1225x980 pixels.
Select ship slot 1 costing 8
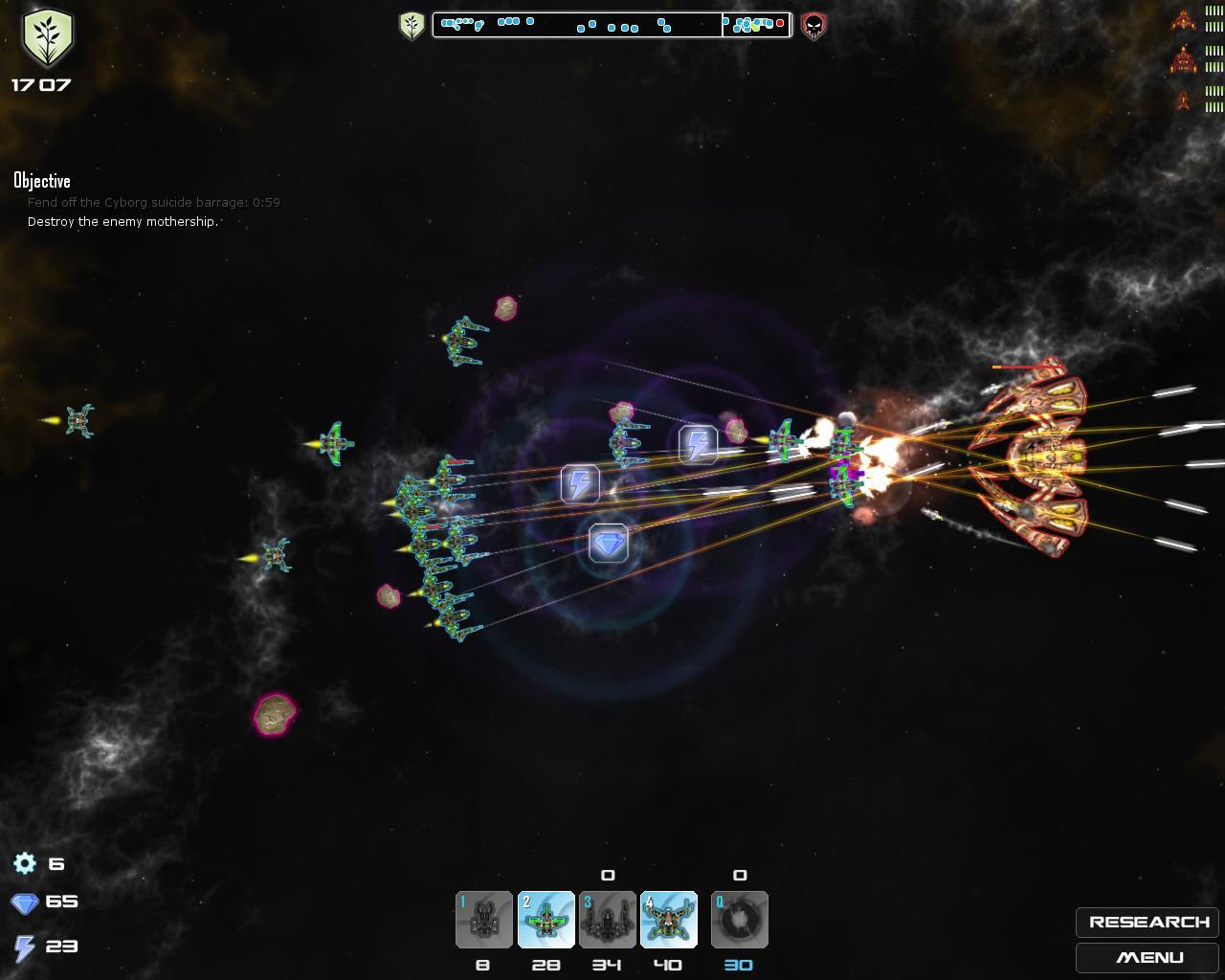[x=484, y=920]
